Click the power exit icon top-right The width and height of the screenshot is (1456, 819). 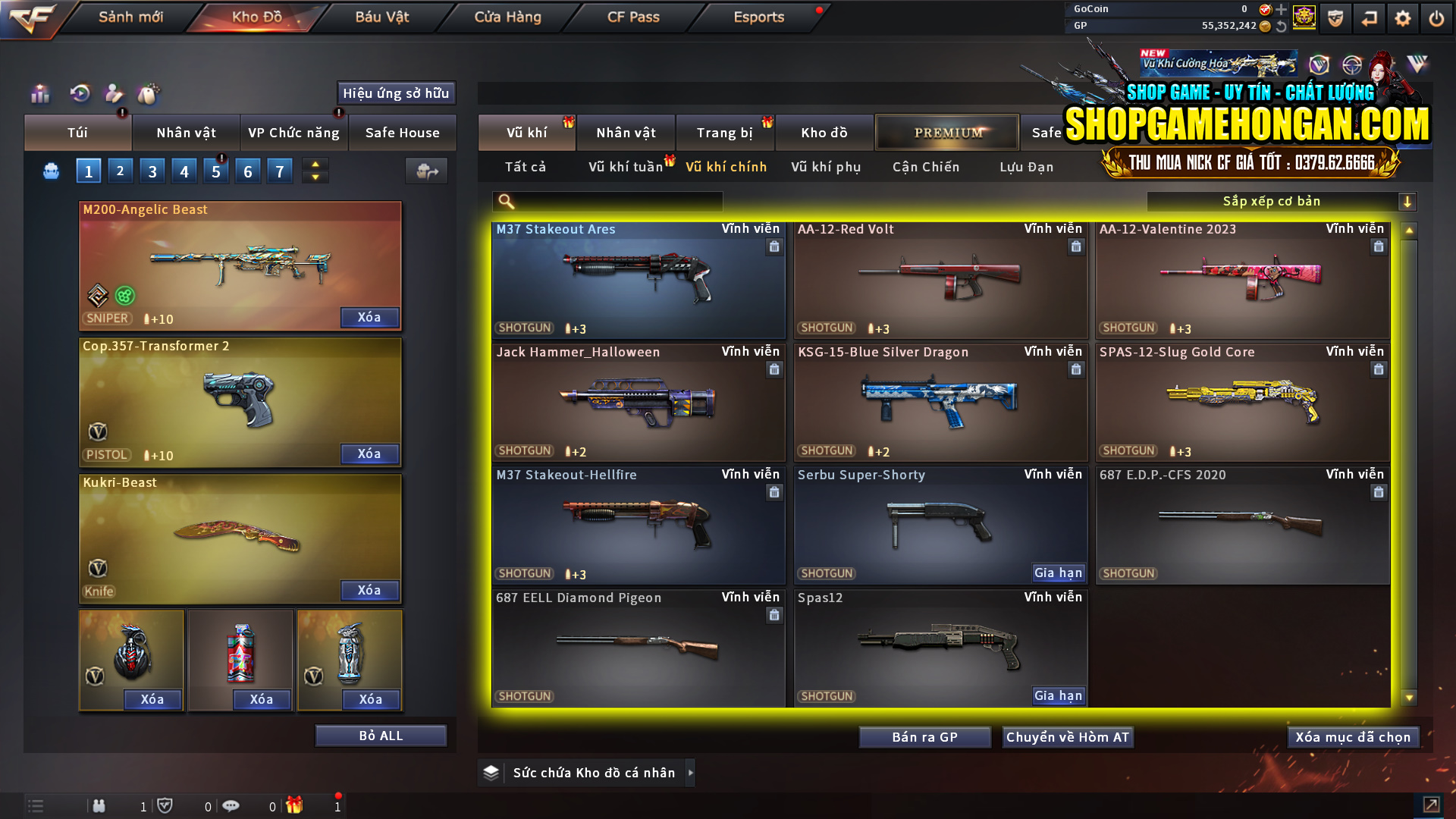[x=1436, y=17]
